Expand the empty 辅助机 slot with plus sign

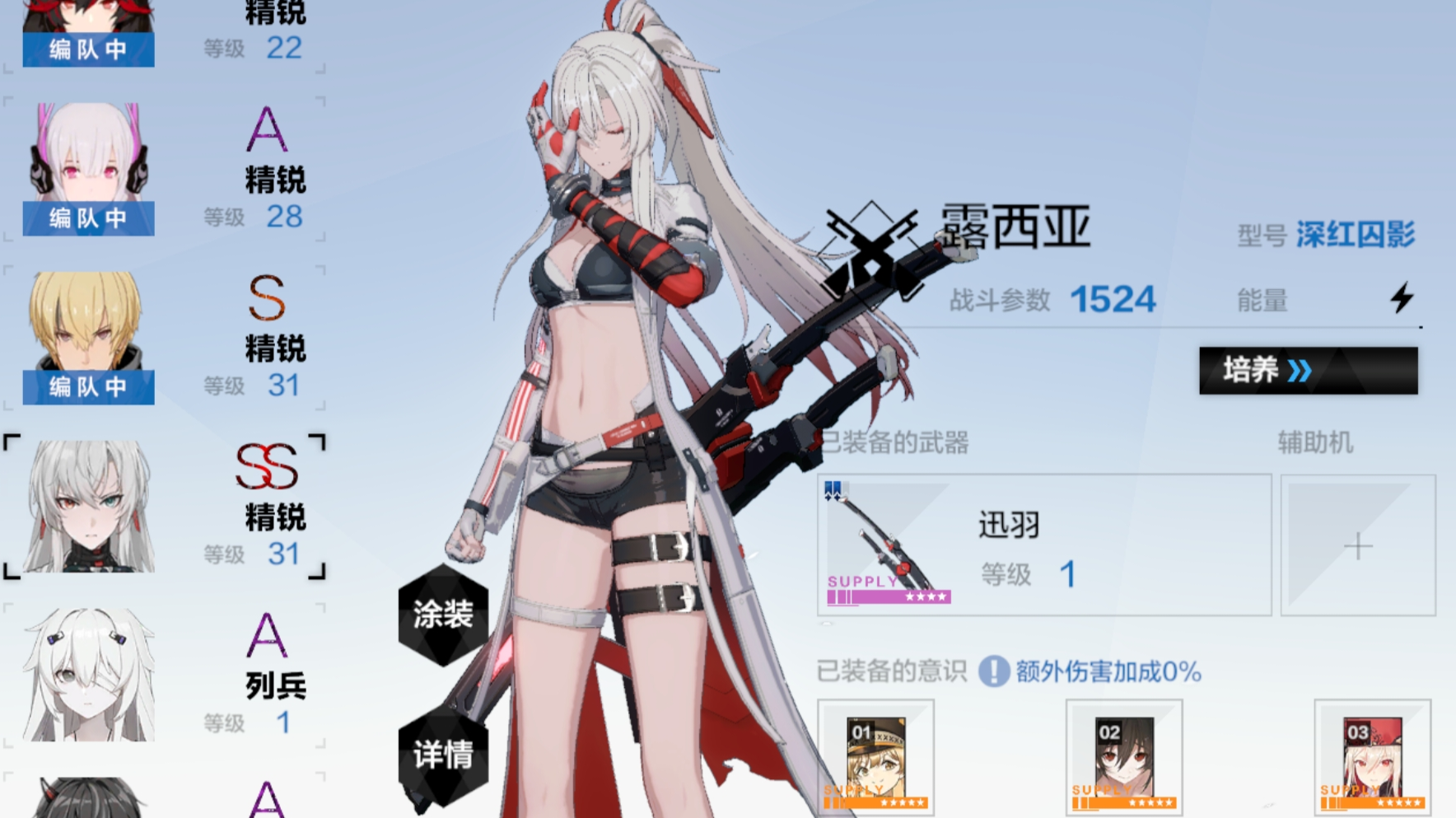click(x=1357, y=545)
